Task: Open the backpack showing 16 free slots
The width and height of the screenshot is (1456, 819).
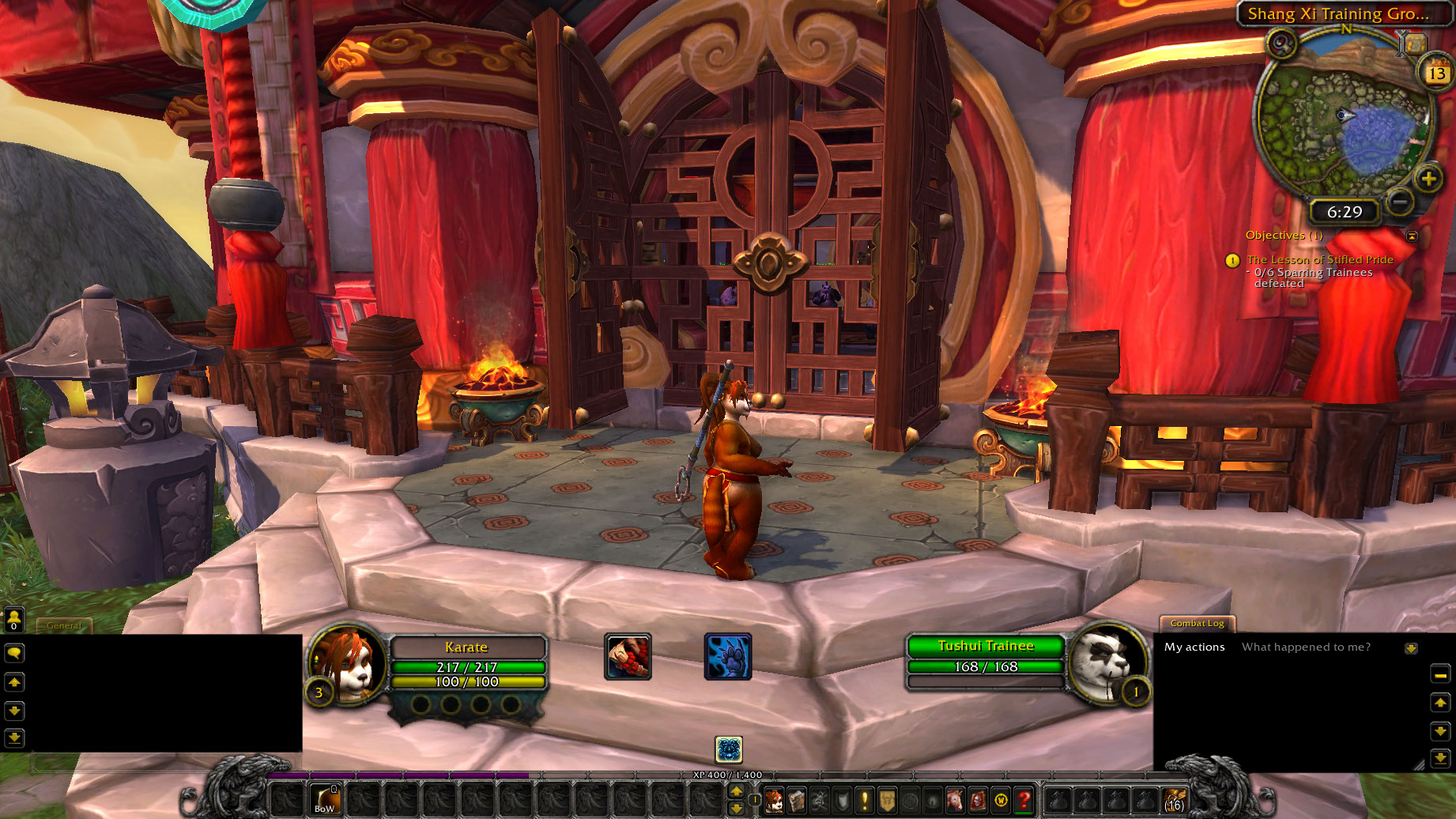Action: (1175, 800)
